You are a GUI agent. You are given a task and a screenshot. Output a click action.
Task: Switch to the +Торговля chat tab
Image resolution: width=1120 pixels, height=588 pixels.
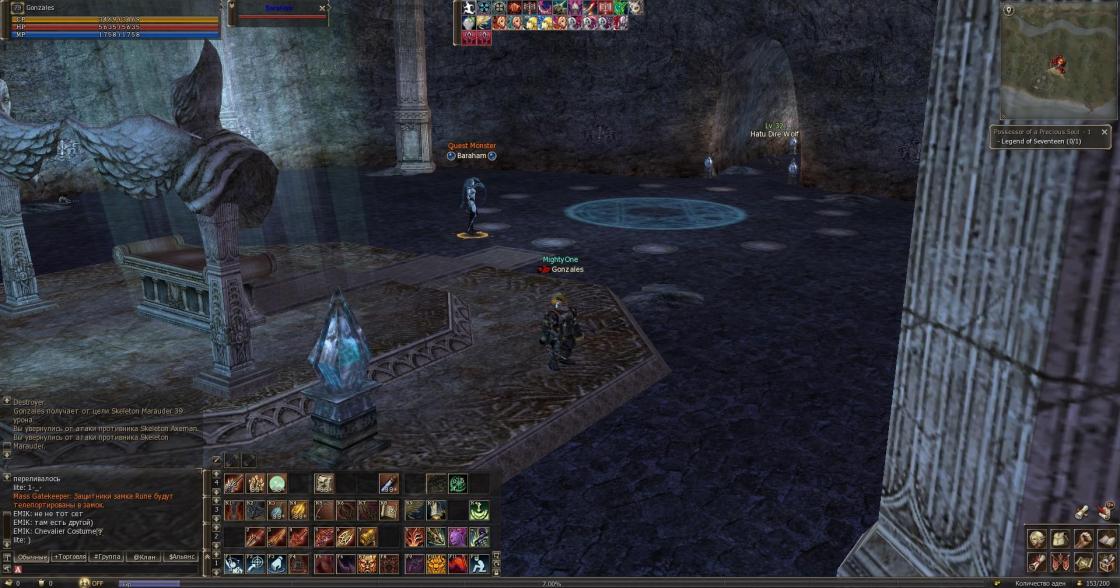(x=70, y=556)
